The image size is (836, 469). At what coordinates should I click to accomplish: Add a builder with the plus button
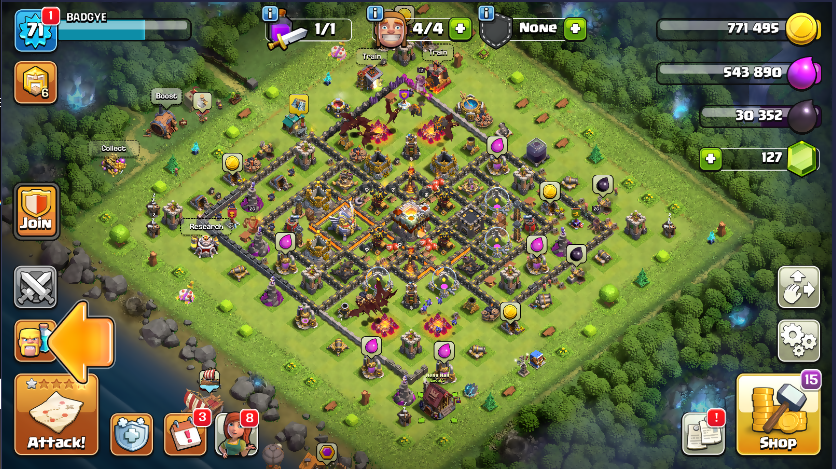(x=460, y=29)
